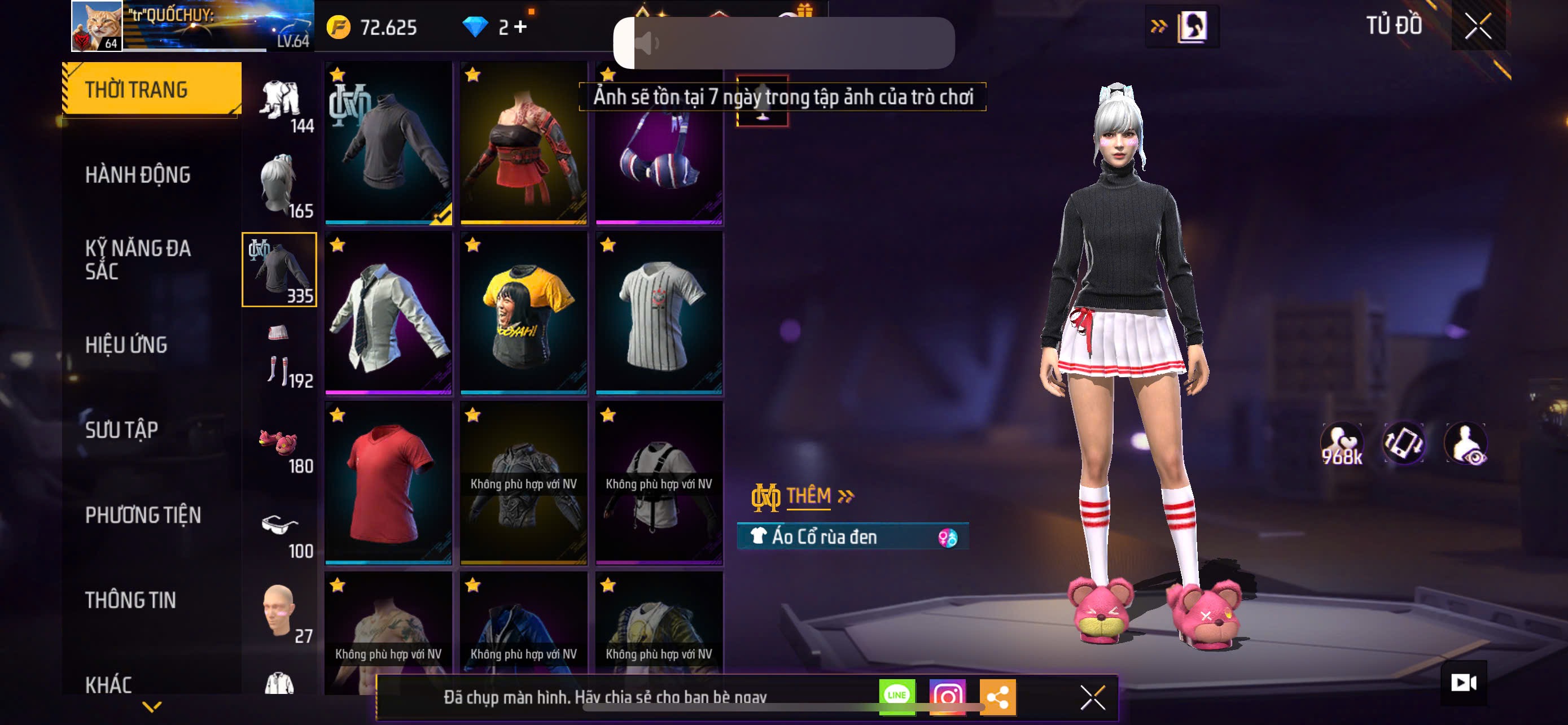1568x725 pixels.
Task: Select the plain red t-shirt
Action: coord(388,483)
